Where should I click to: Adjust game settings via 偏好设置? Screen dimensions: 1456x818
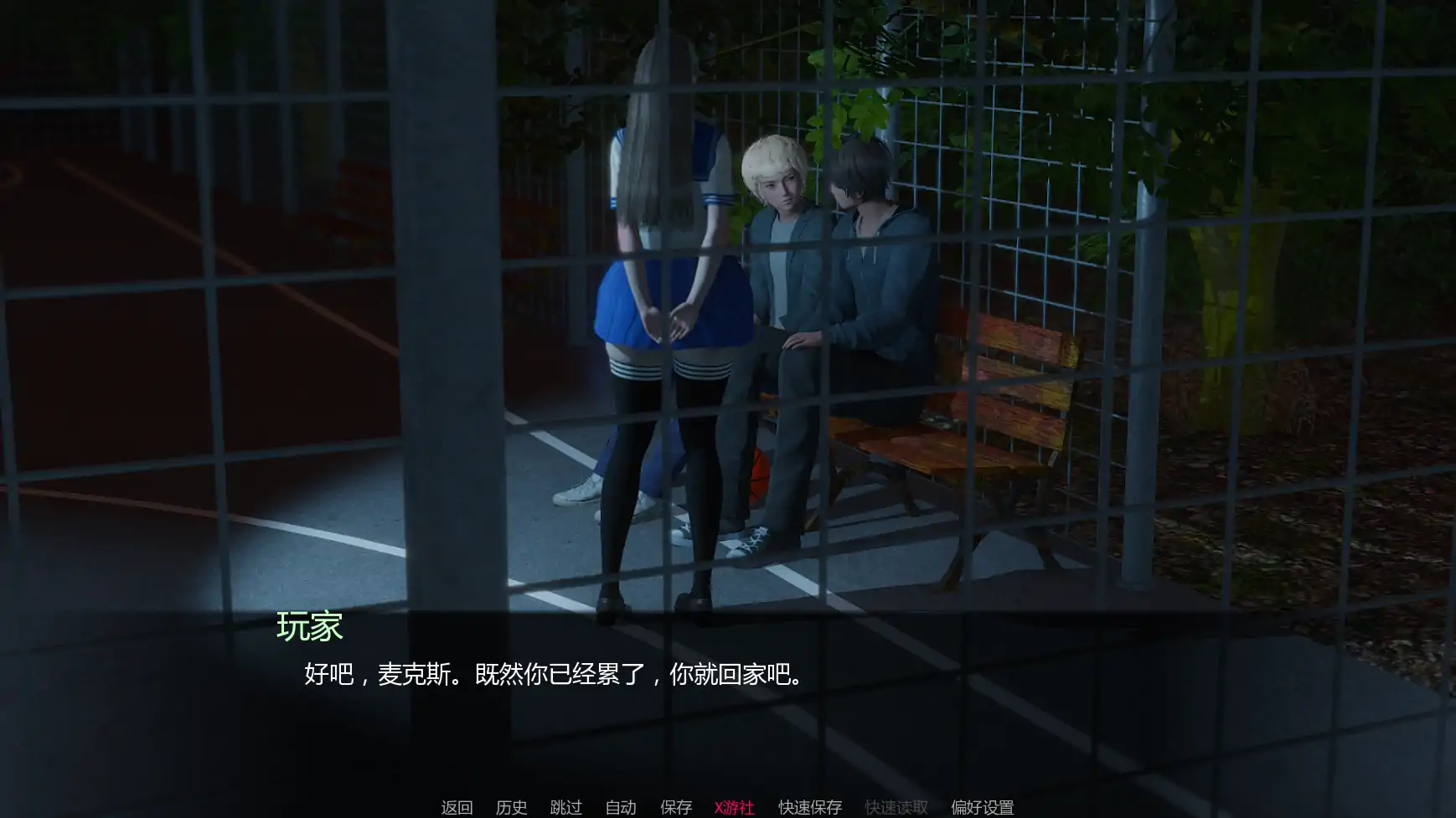coord(984,808)
